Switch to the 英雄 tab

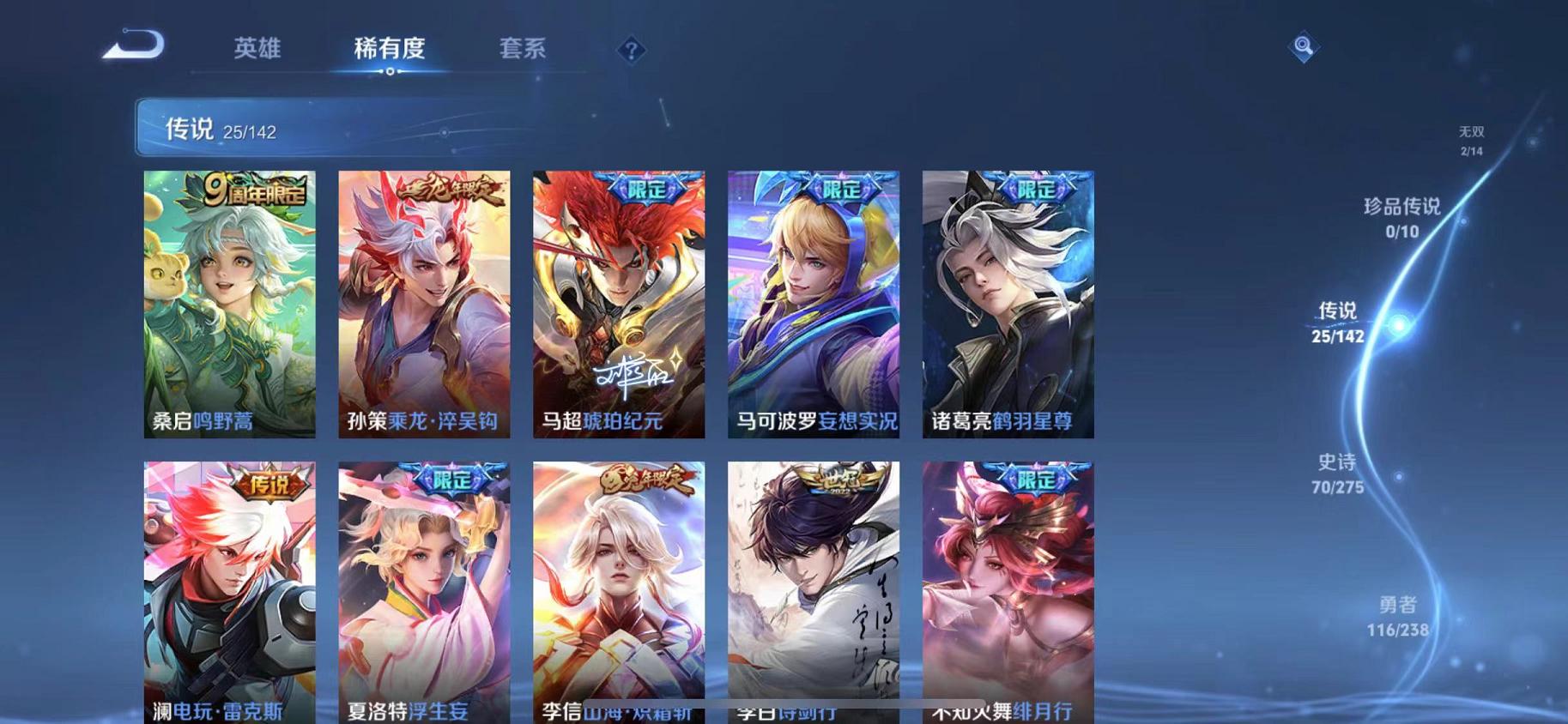257,49
